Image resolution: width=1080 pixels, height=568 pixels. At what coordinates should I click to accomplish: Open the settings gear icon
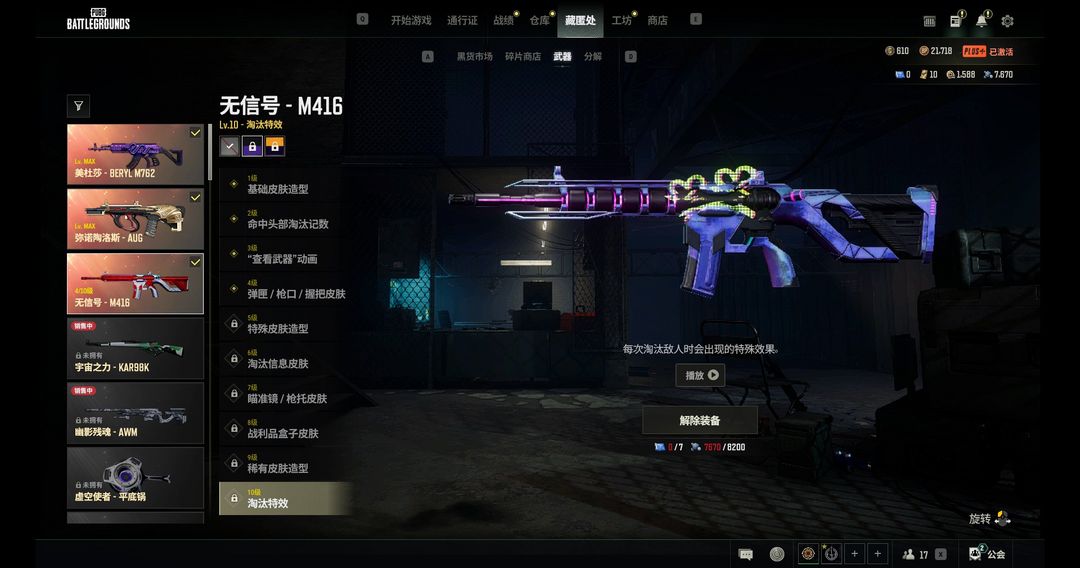[x=1007, y=21]
